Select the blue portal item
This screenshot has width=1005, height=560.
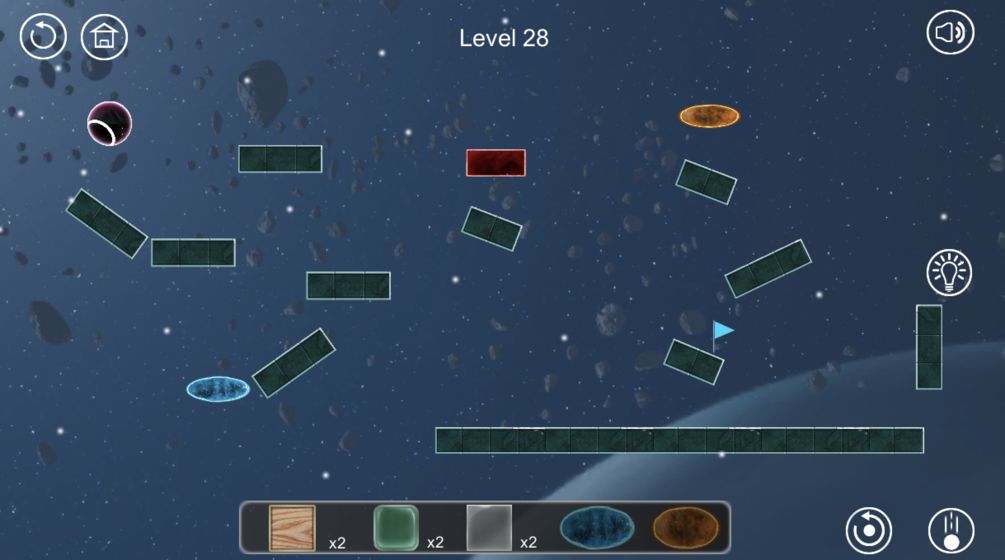pyautogui.click(x=596, y=527)
